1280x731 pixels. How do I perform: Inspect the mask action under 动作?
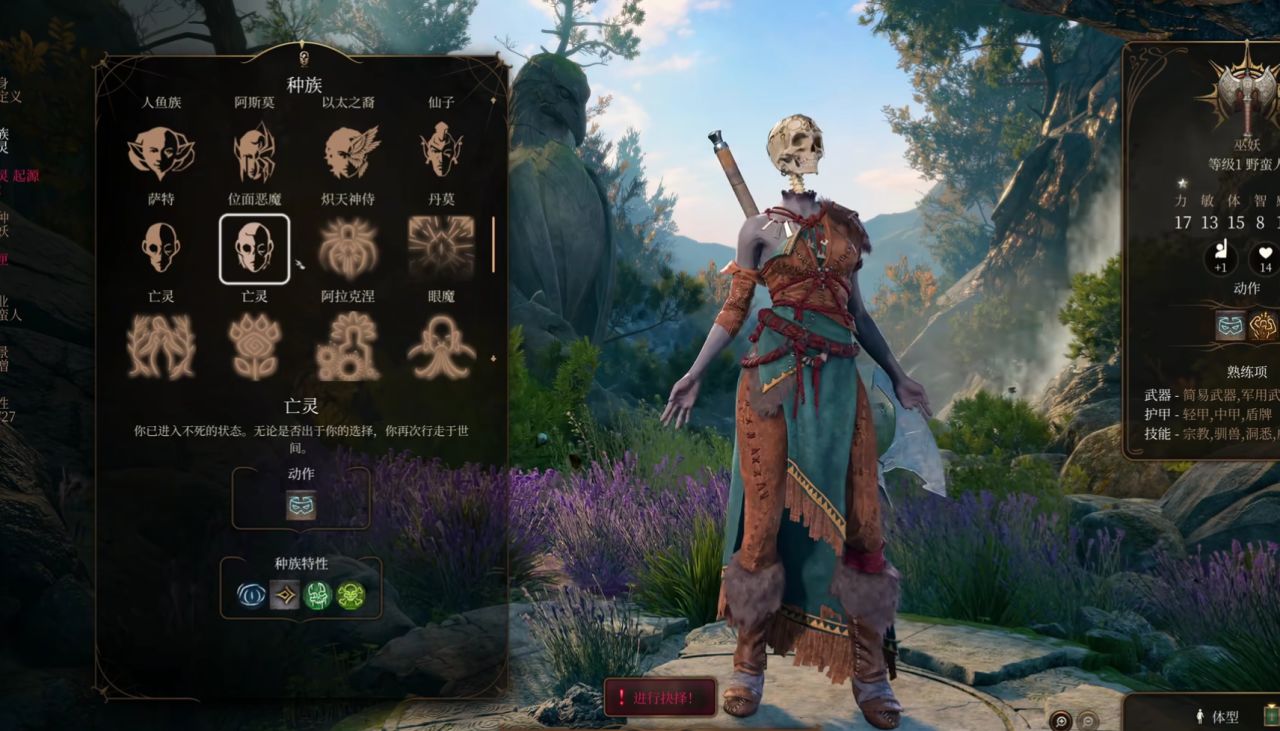301,505
